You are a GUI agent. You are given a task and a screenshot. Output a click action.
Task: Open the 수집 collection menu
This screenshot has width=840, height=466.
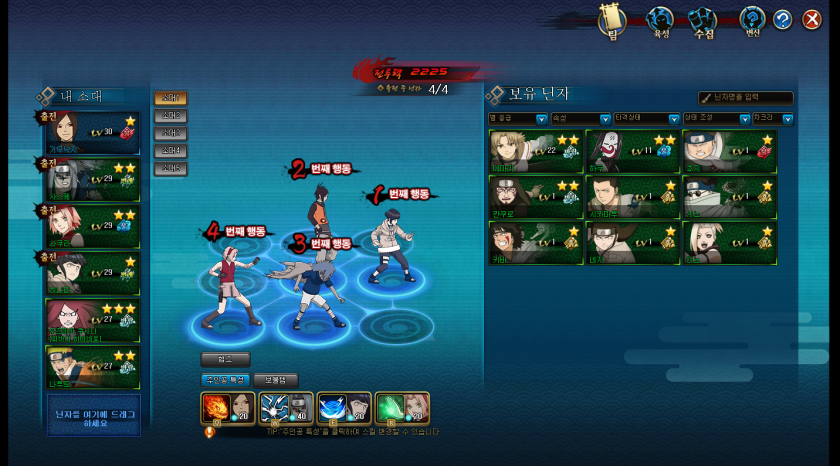pos(704,20)
